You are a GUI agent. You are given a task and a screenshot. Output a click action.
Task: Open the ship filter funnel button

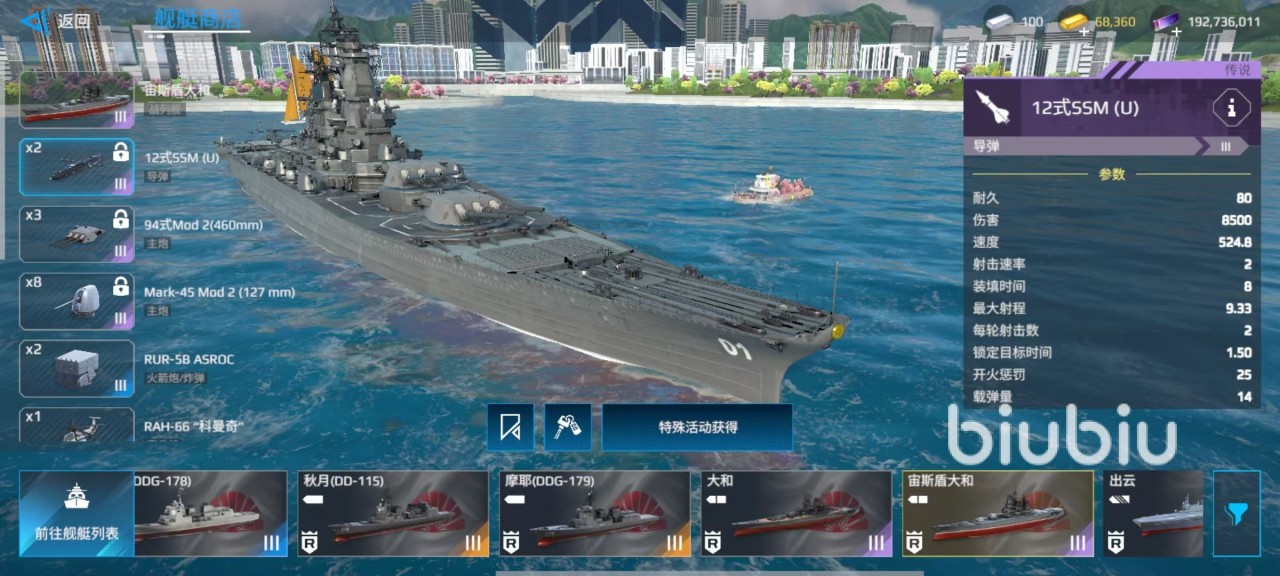tap(1236, 513)
